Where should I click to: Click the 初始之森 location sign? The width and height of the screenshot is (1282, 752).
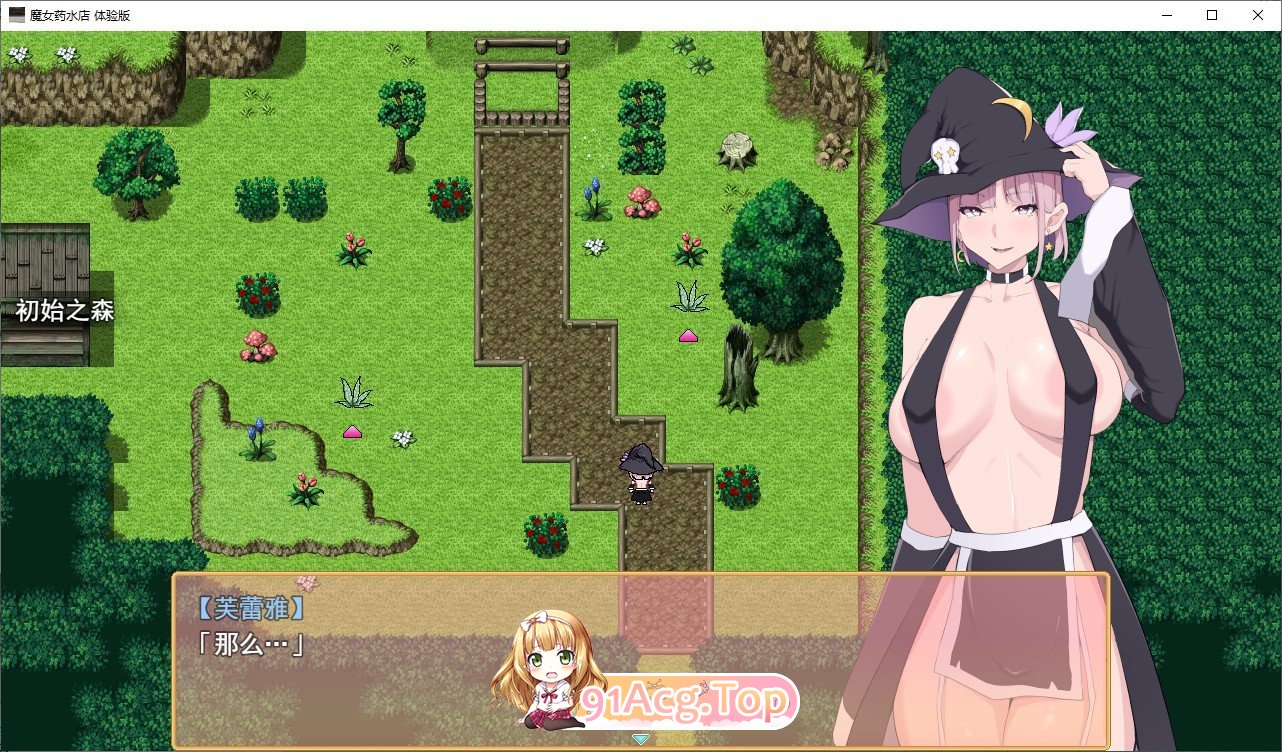[62, 312]
